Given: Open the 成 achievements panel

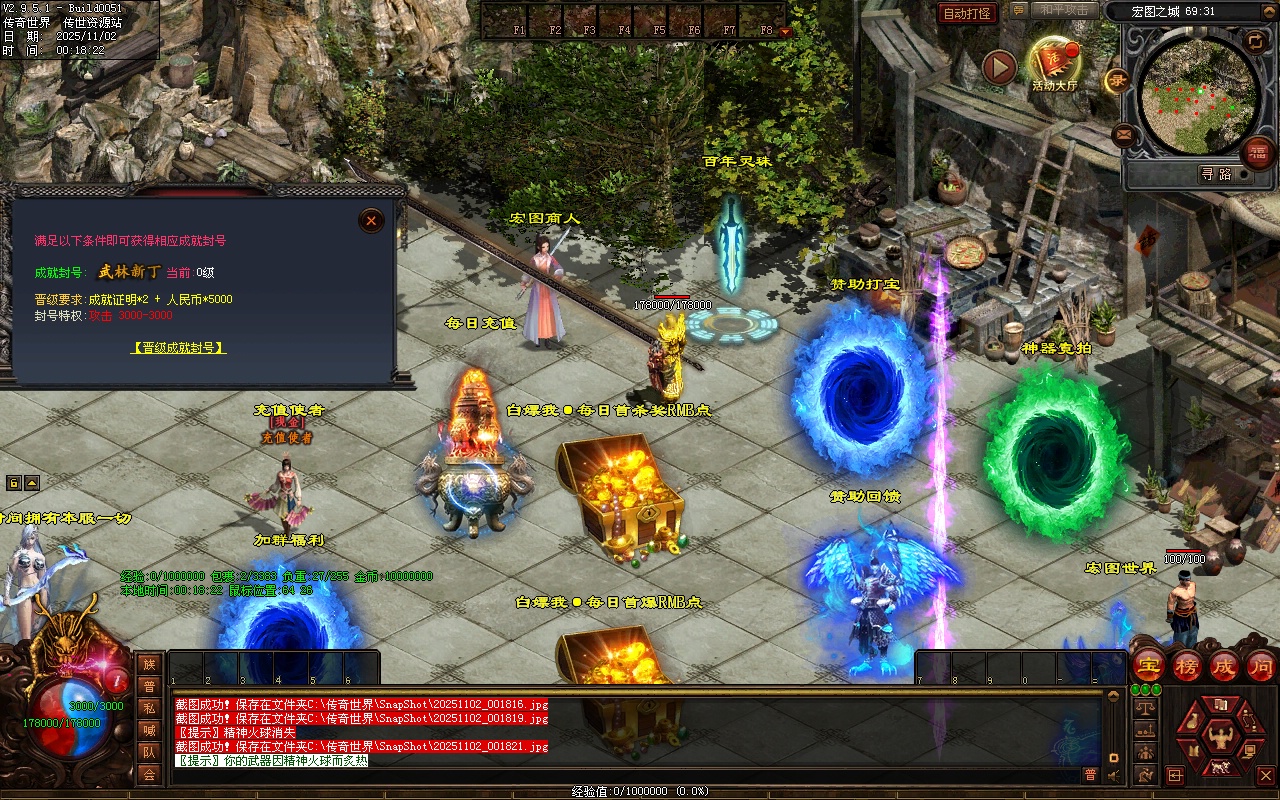Looking at the screenshot, I should (1223, 665).
